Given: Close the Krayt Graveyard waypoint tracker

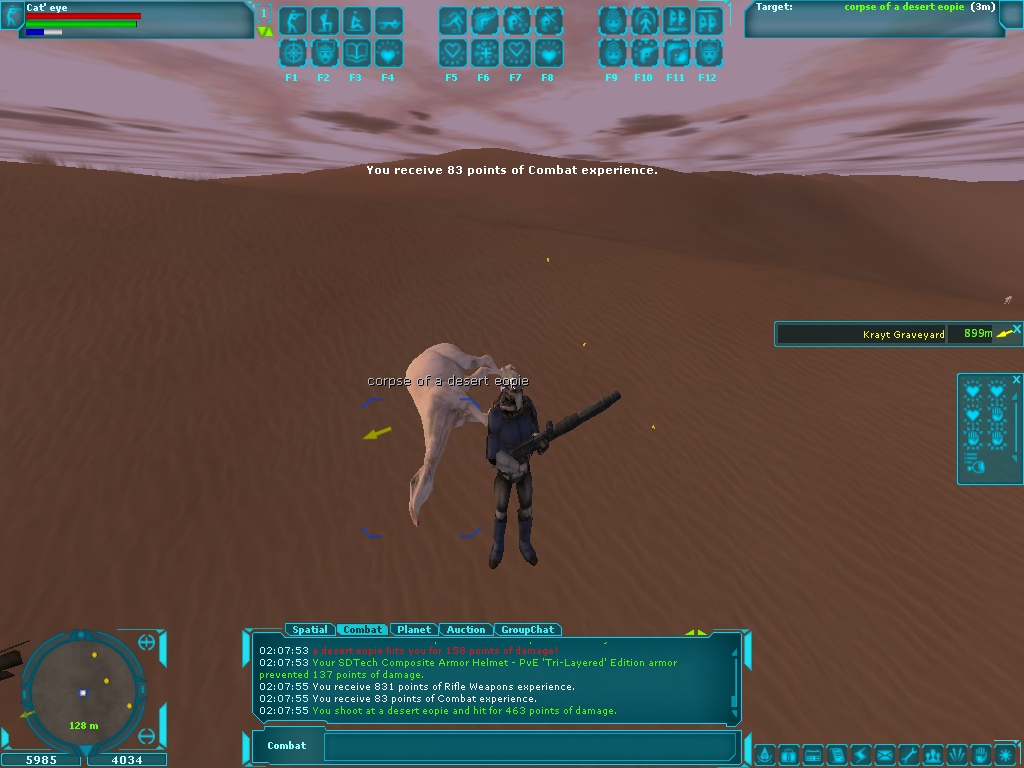Looking at the screenshot, I should click(x=1017, y=328).
